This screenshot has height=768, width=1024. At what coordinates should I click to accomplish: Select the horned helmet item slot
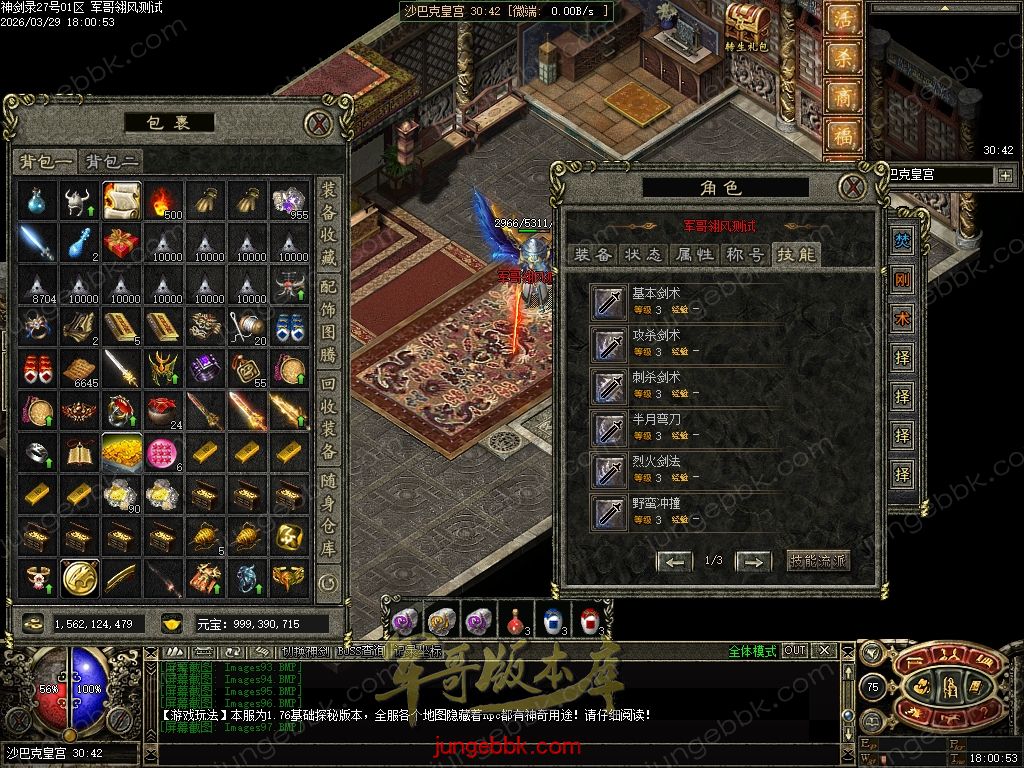(80, 201)
